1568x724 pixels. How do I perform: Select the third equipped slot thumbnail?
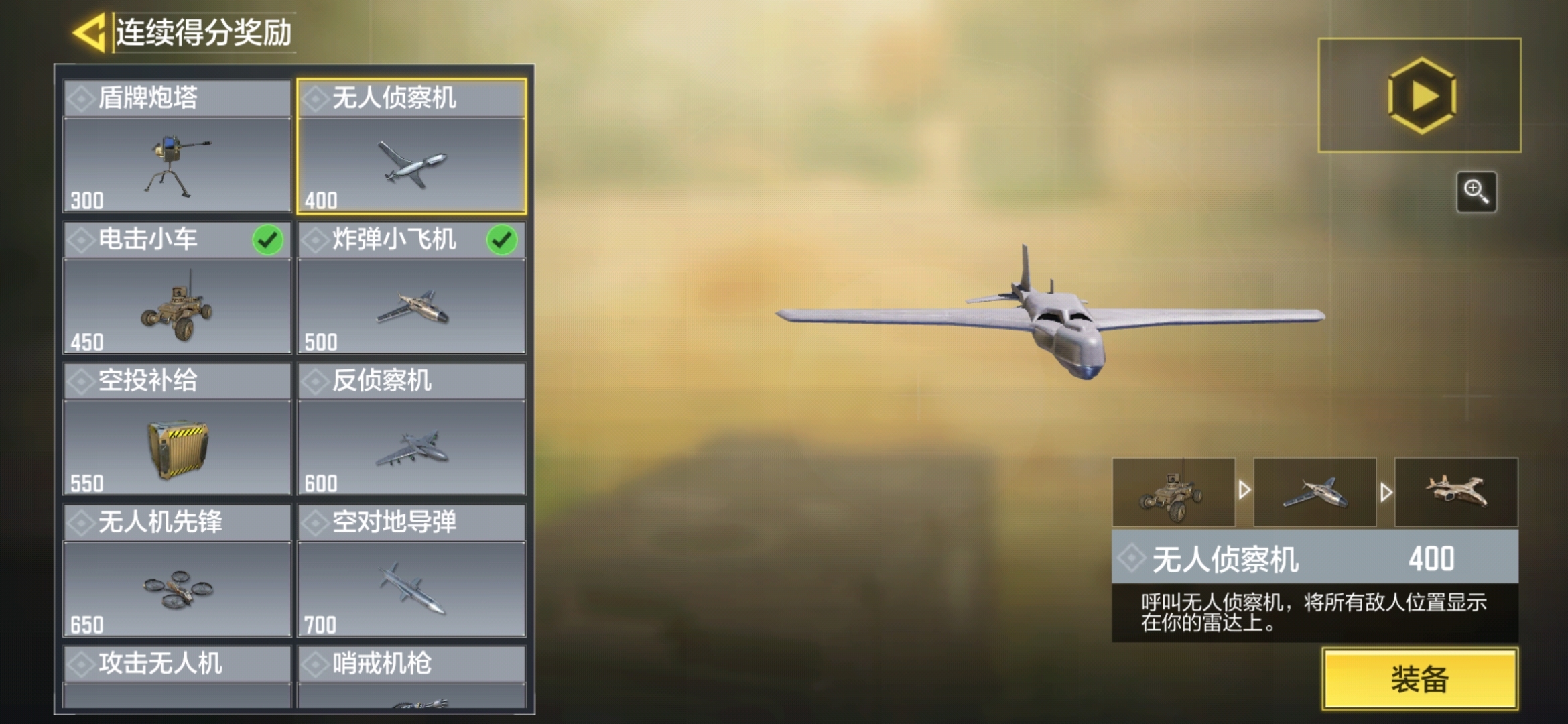coord(1456,492)
